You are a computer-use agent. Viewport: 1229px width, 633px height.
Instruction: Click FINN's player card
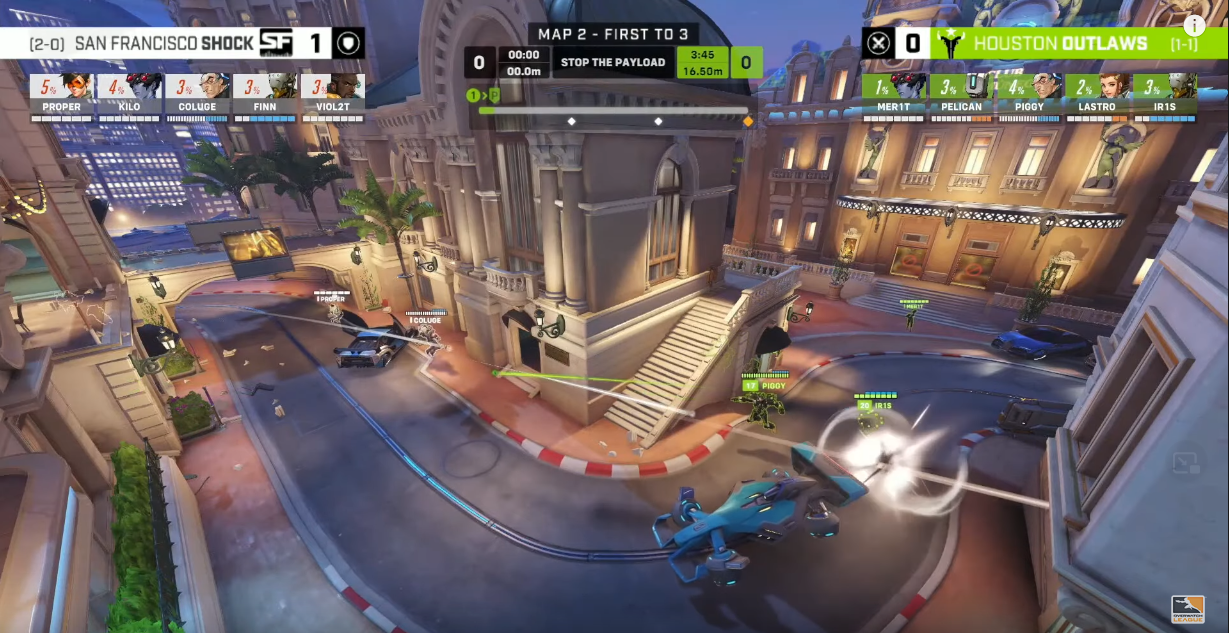[x=265, y=97]
